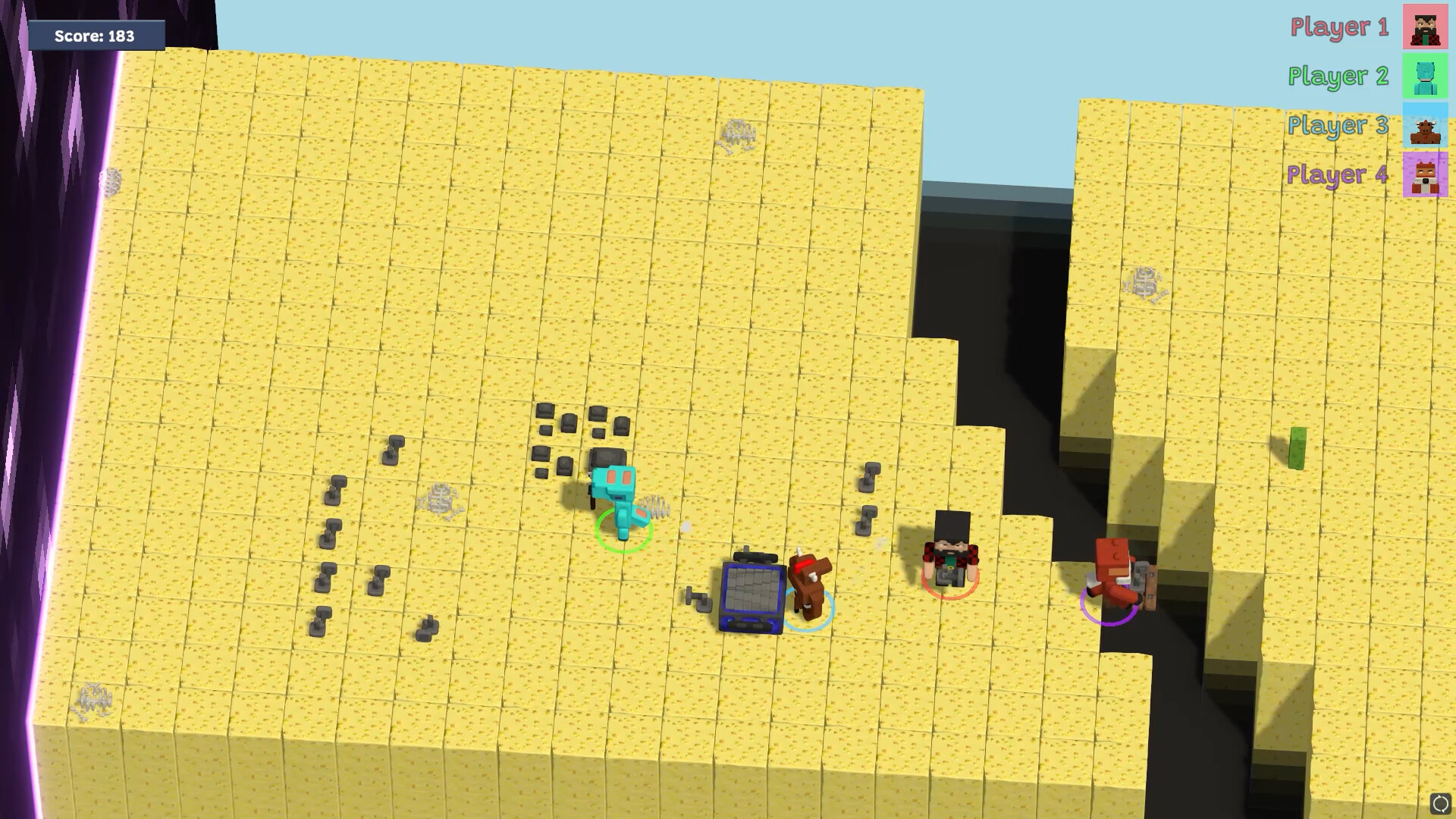
Task: Select the "Player 2" name label
Action: click(x=1338, y=77)
